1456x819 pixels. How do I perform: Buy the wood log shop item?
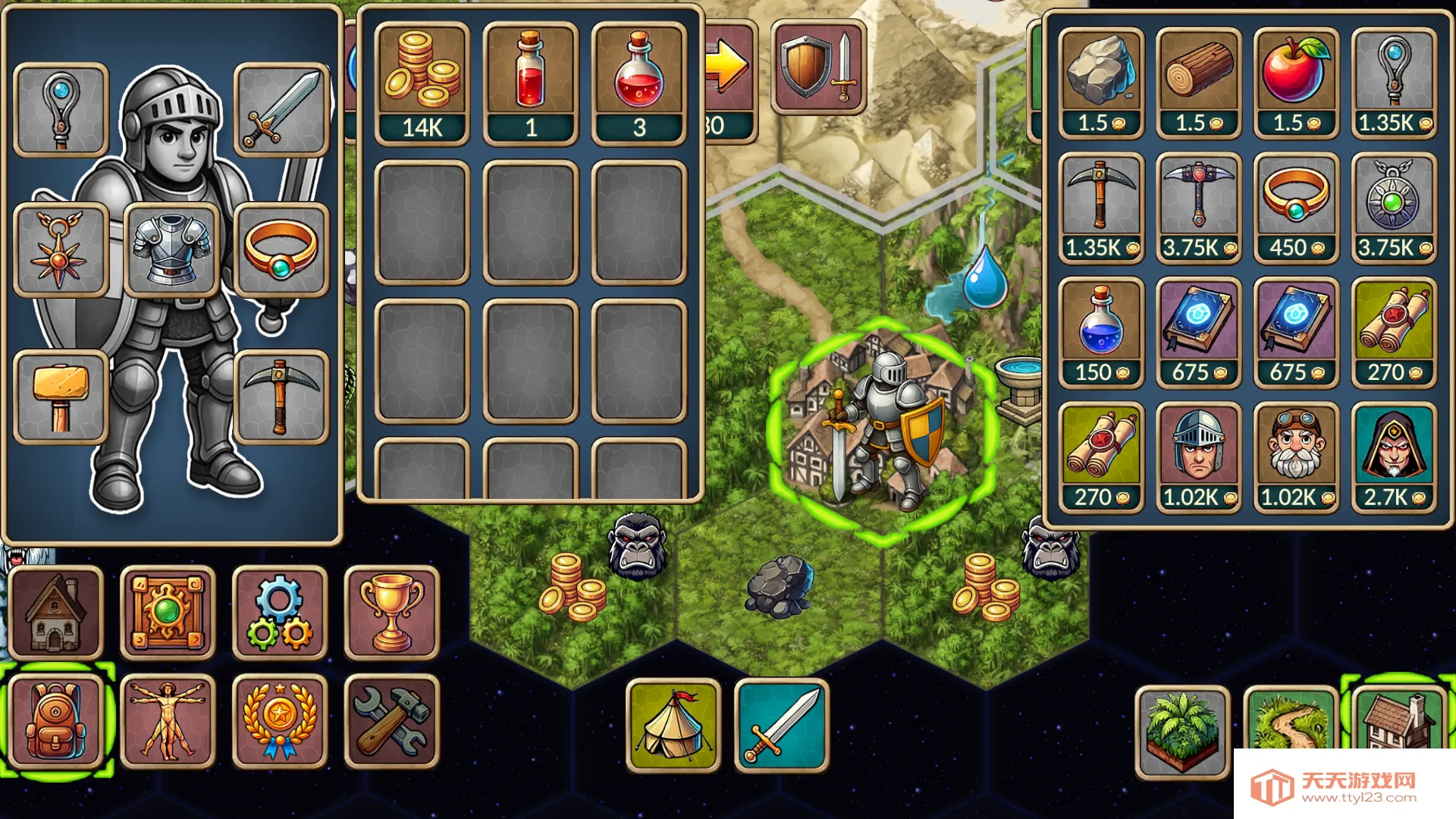1198,82
